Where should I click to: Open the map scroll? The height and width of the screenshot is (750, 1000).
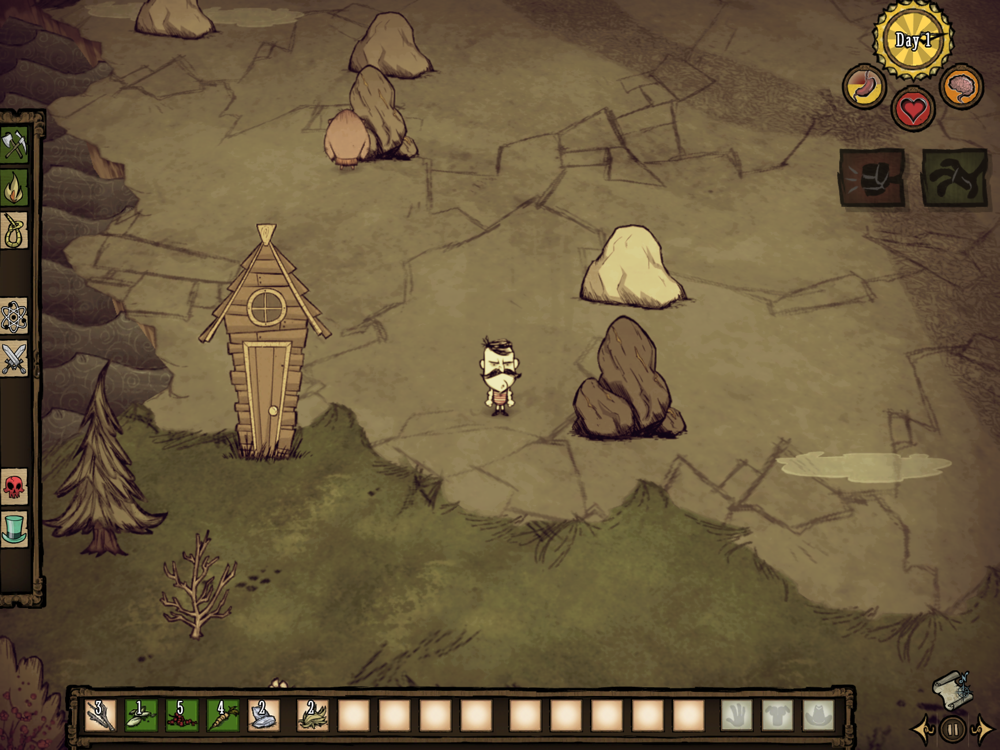coord(951,692)
